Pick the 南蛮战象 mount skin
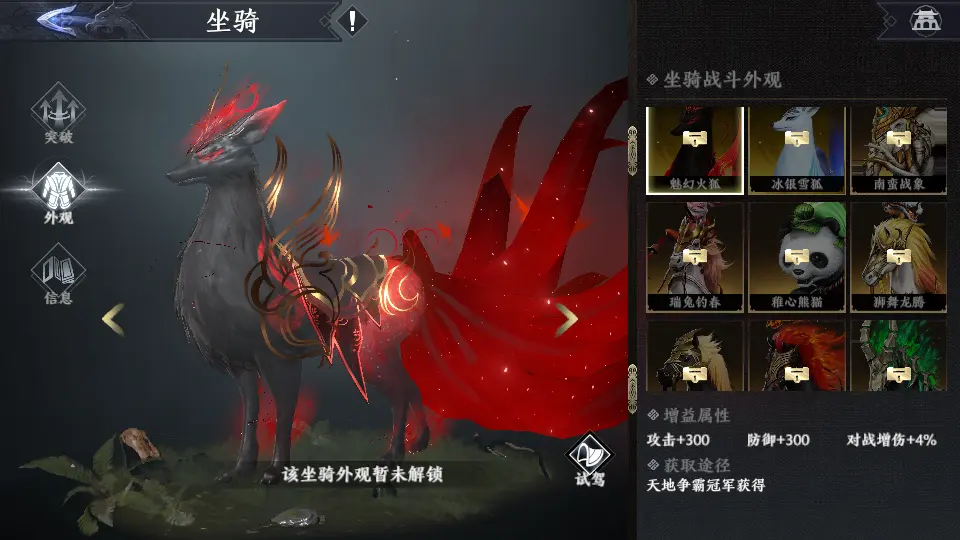 tap(899, 150)
